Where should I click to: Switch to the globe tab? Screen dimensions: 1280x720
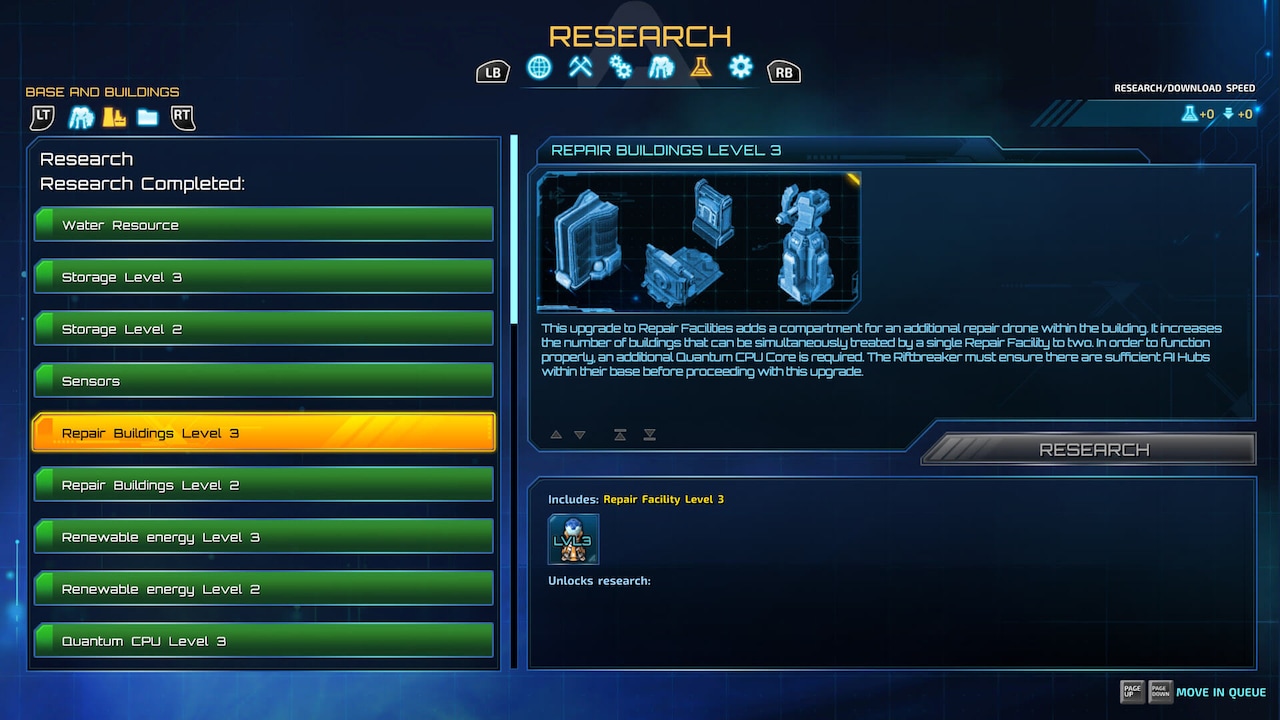tap(539, 68)
